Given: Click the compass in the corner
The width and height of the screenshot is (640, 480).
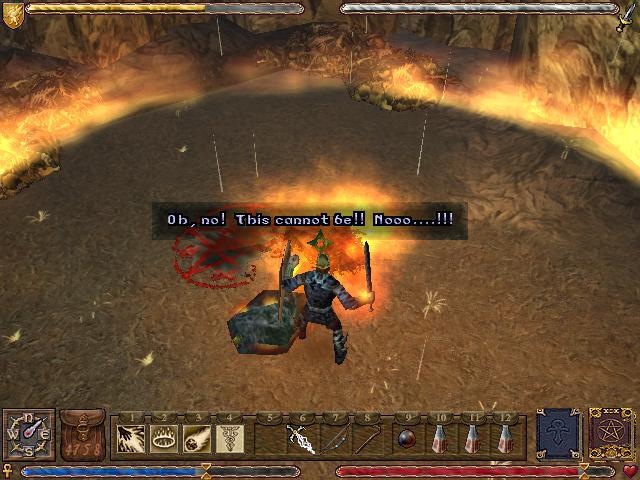Looking at the screenshot, I should (27, 437).
